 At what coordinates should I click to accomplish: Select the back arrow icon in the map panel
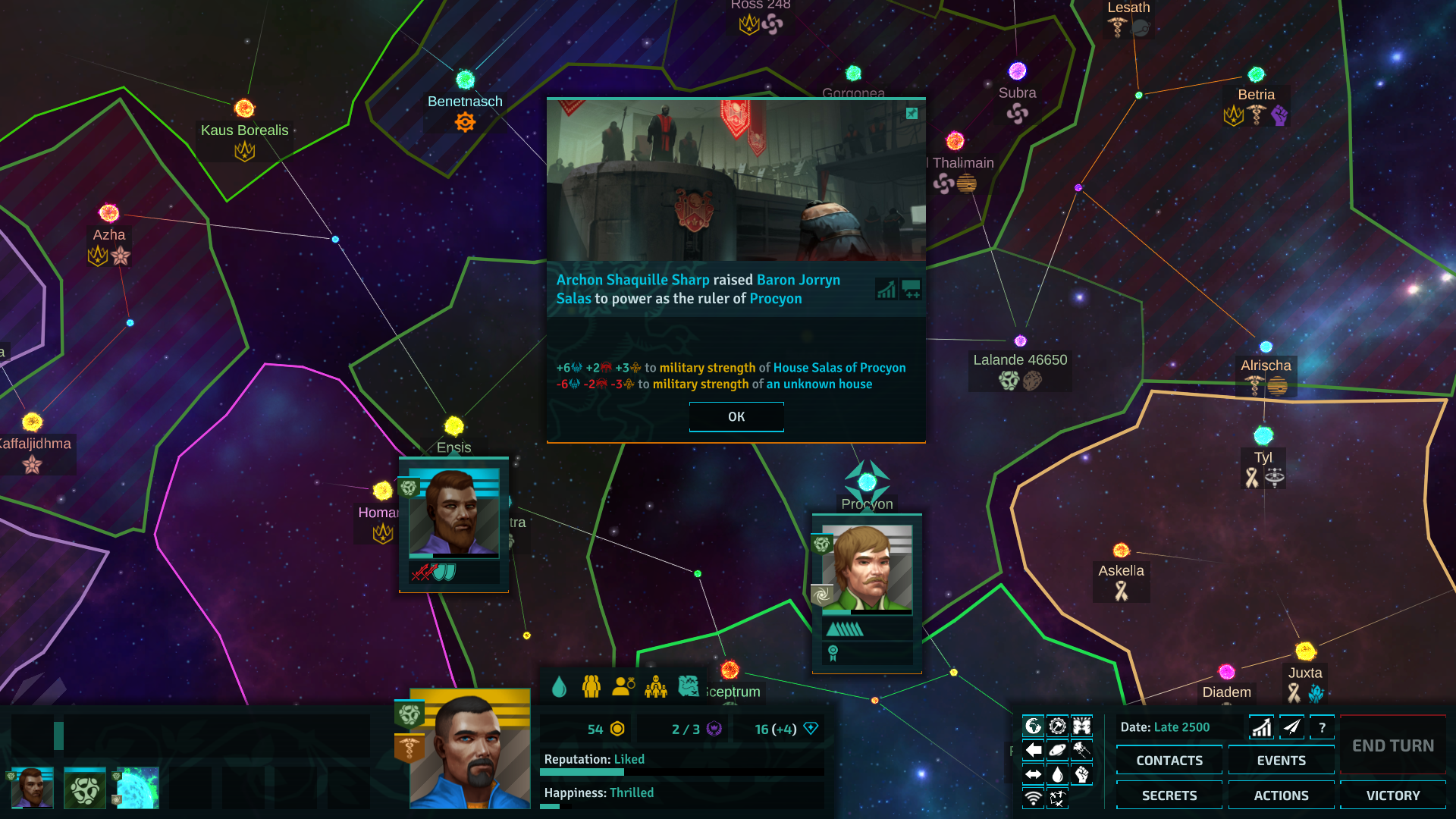point(1033,749)
